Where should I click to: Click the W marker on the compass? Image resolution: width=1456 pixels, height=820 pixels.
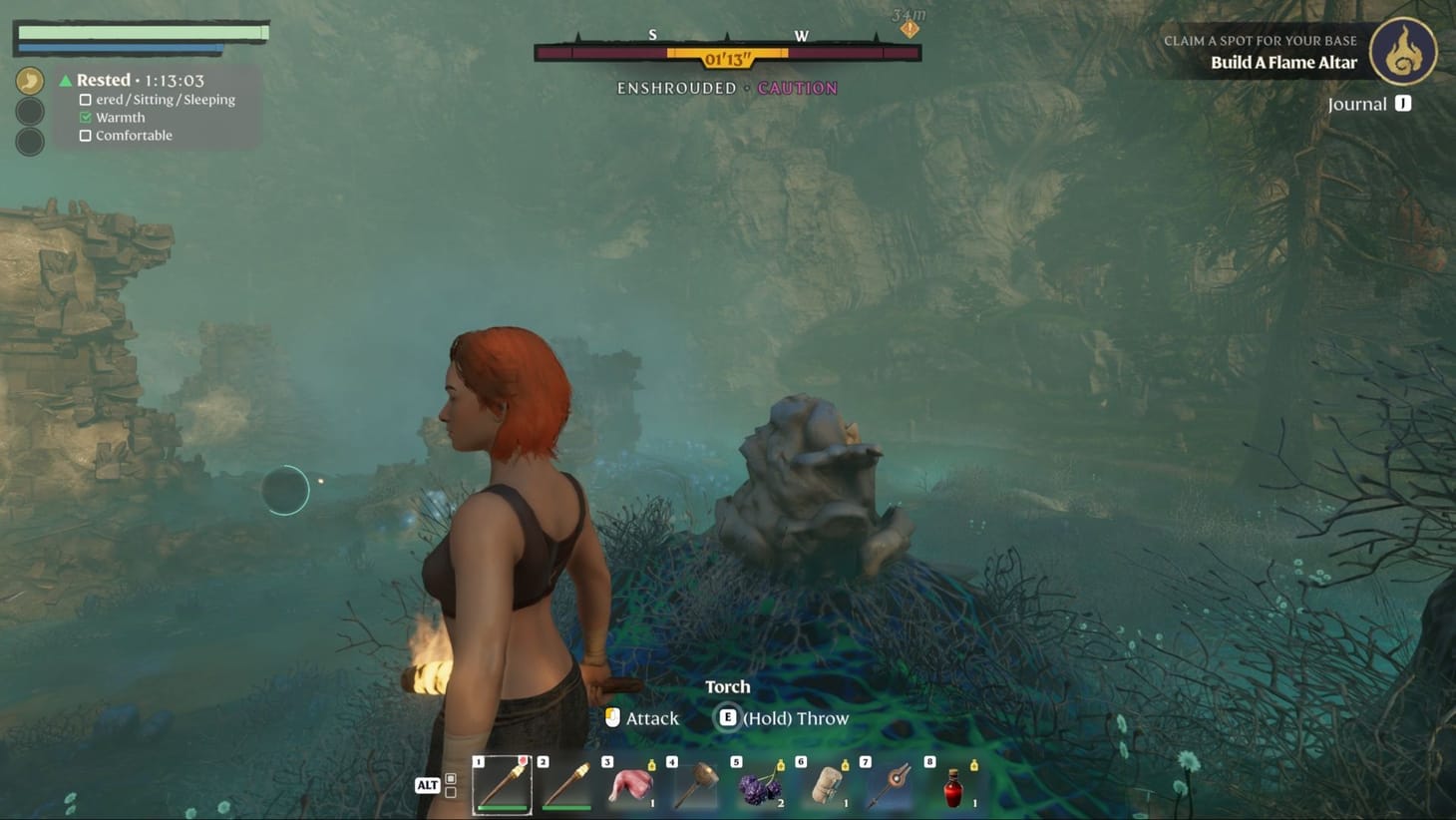[x=802, y=35]
